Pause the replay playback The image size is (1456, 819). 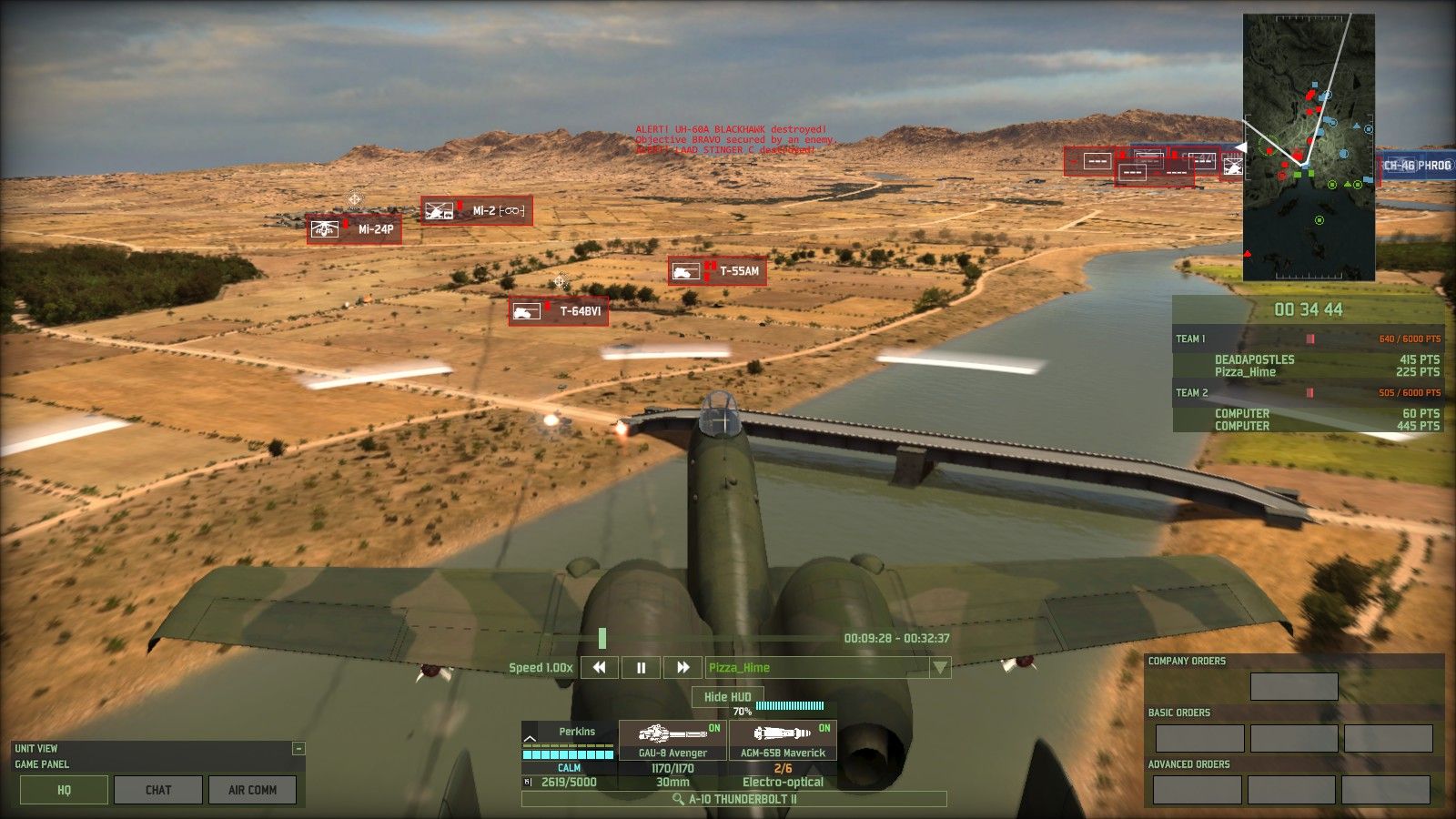[x=641, y=668]
